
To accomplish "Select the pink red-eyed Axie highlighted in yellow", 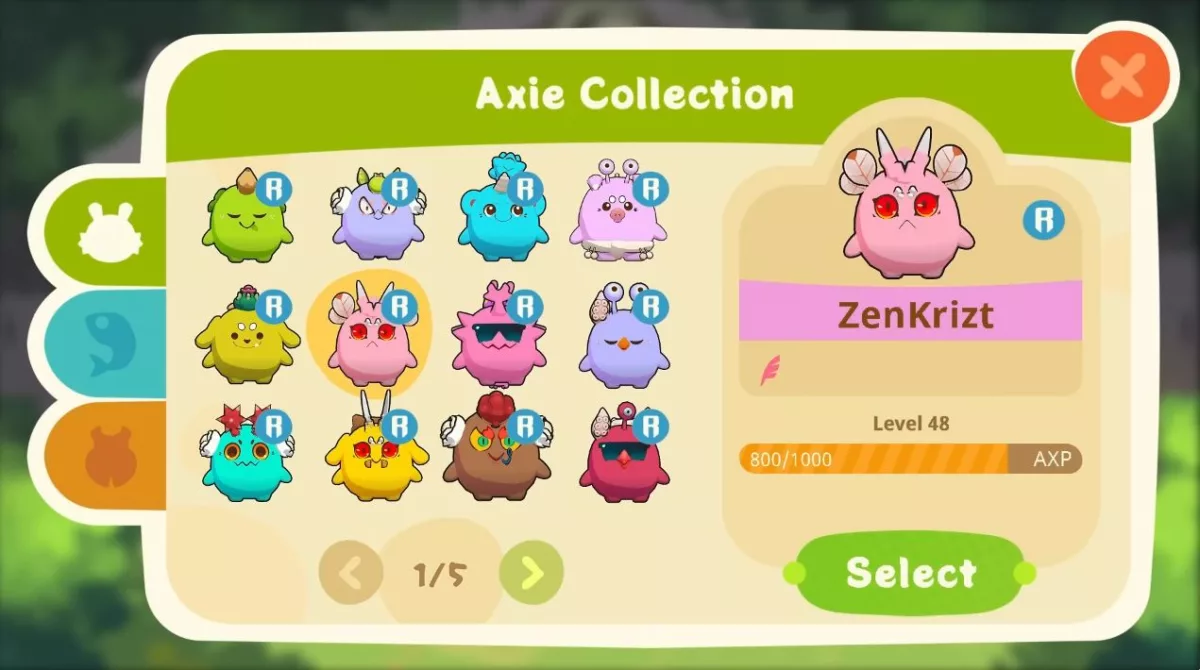I will tap(370, 338).
